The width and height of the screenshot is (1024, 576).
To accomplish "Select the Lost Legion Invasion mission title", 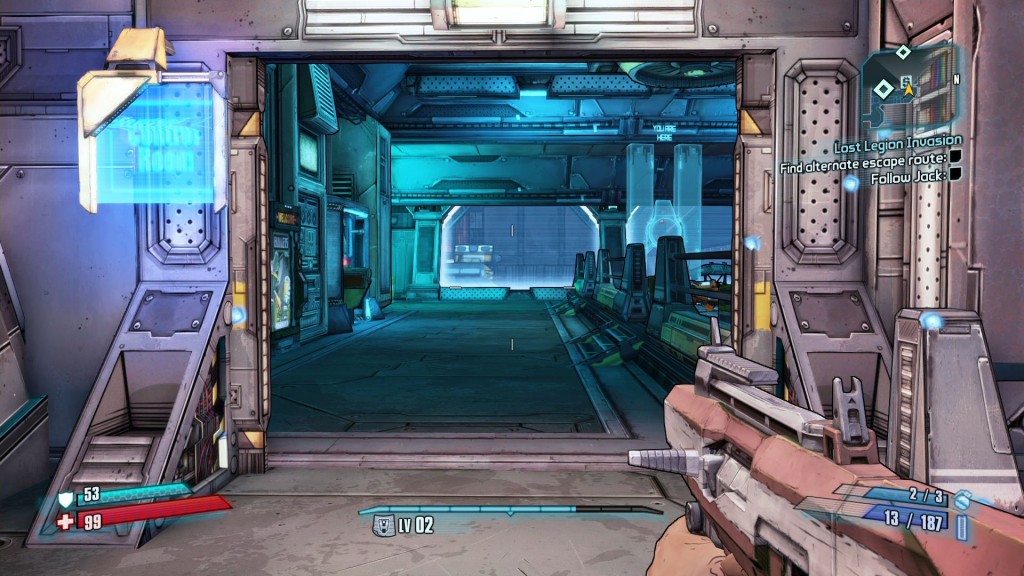I will click(x=898, y=142).
